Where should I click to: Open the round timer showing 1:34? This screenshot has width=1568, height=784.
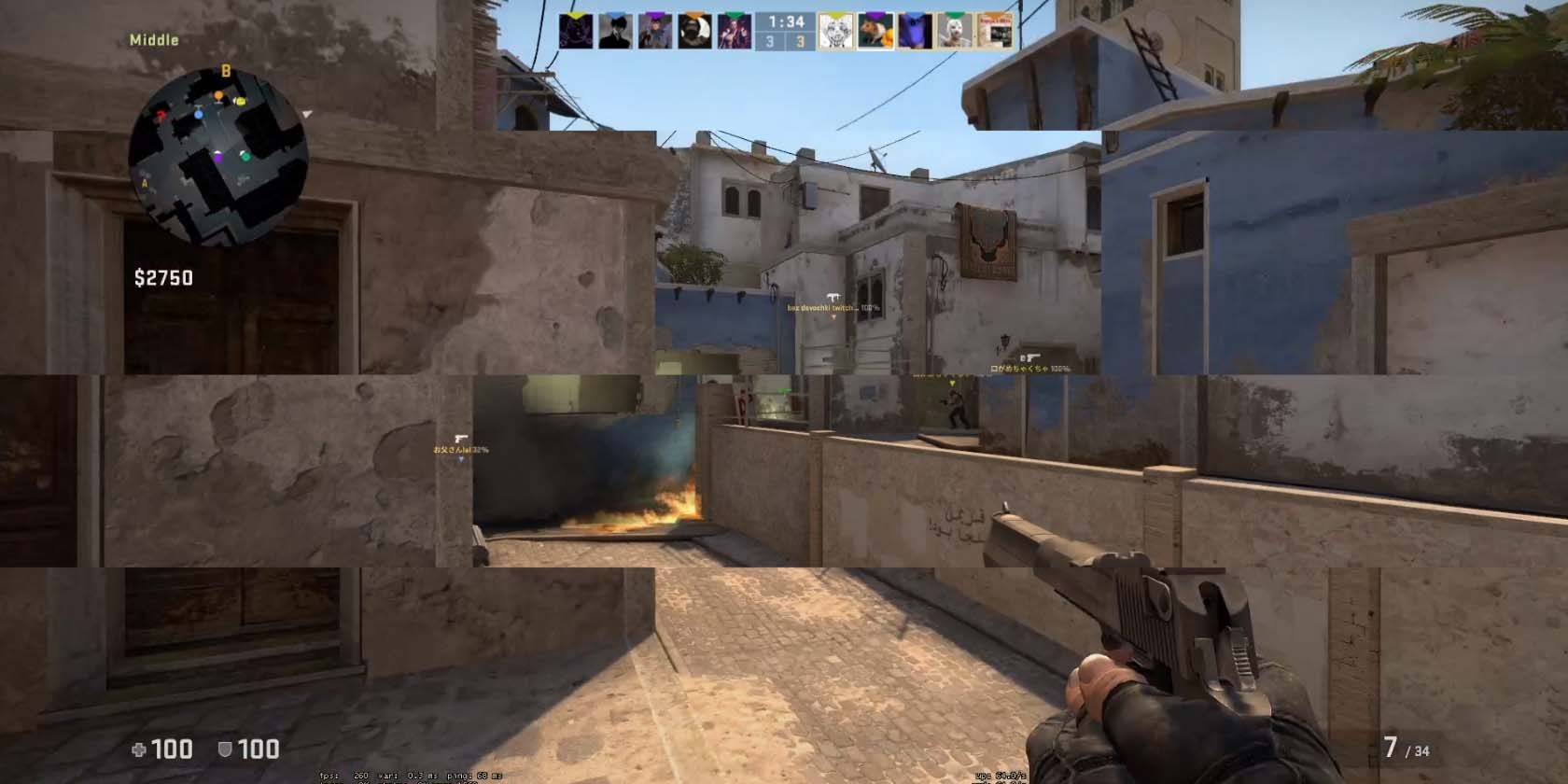(x=786, y=21)
